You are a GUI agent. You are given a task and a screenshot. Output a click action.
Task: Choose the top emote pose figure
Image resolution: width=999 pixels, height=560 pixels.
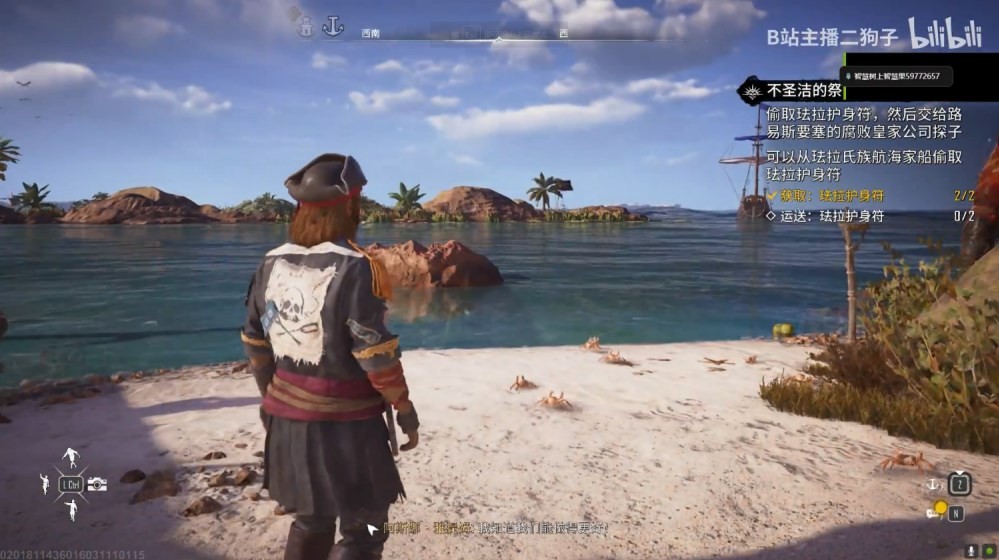[70, 458]
